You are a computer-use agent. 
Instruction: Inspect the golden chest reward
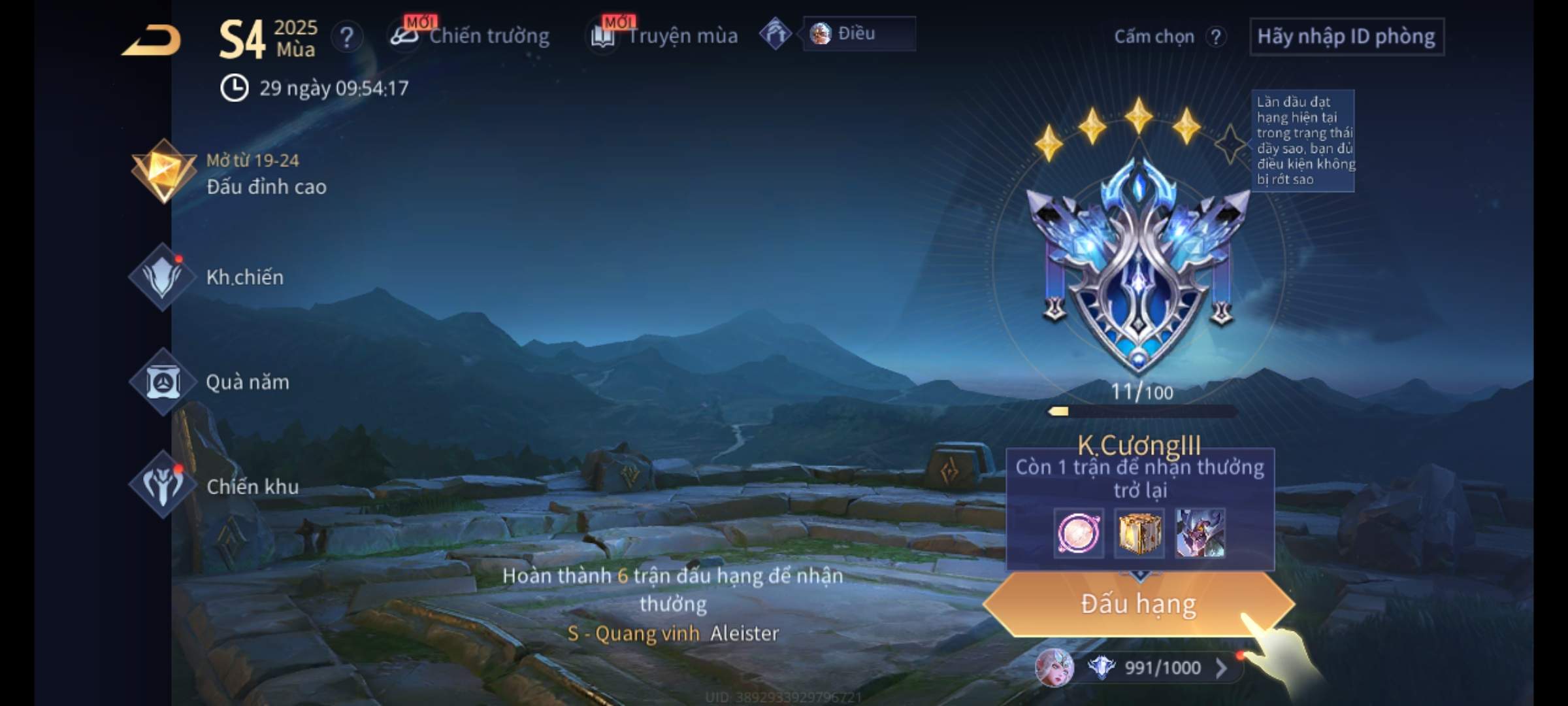tap(1139, 533)
